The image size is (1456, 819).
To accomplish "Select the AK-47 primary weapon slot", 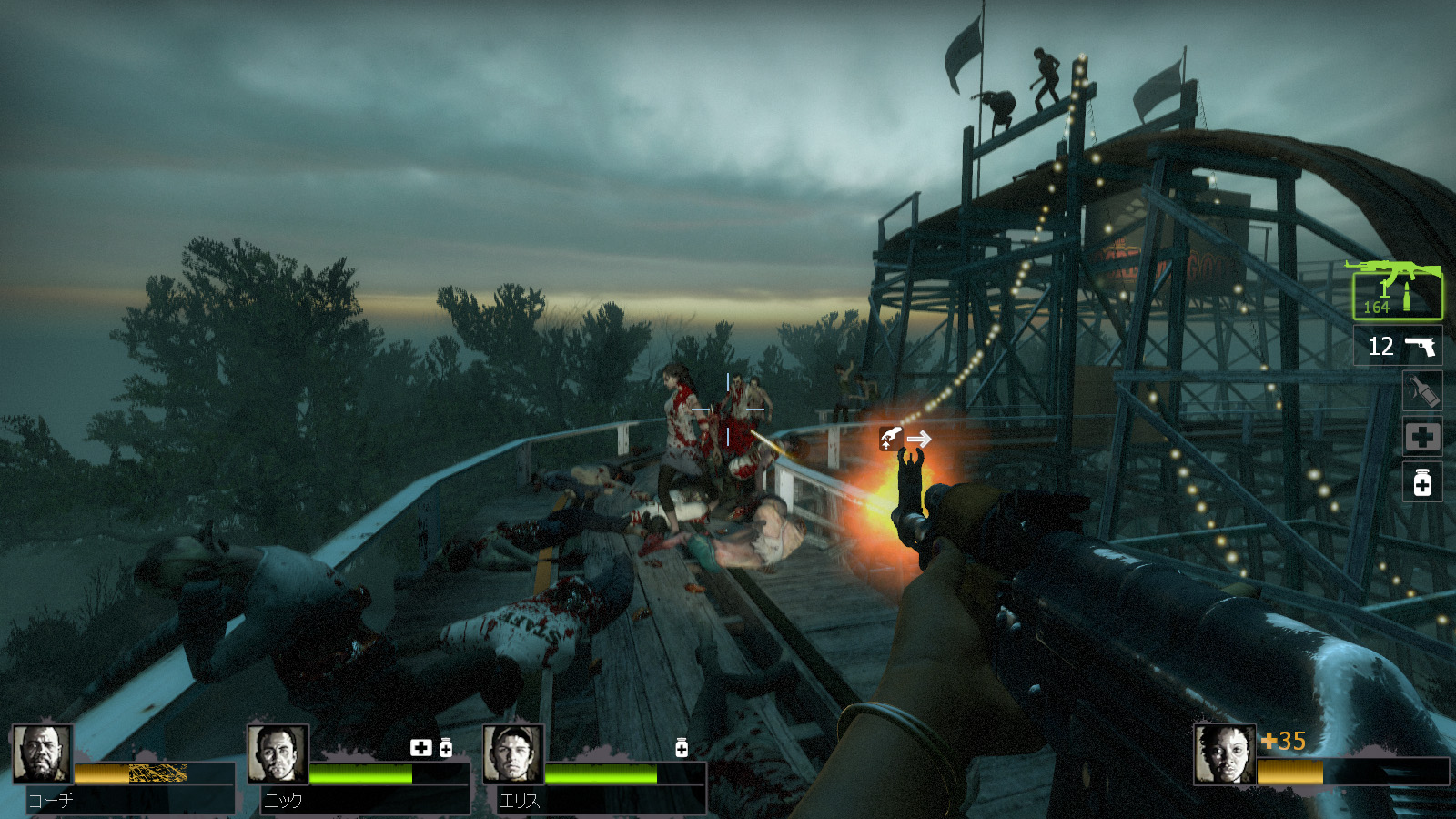I will pyautogui.click(x=1397, y=291).
